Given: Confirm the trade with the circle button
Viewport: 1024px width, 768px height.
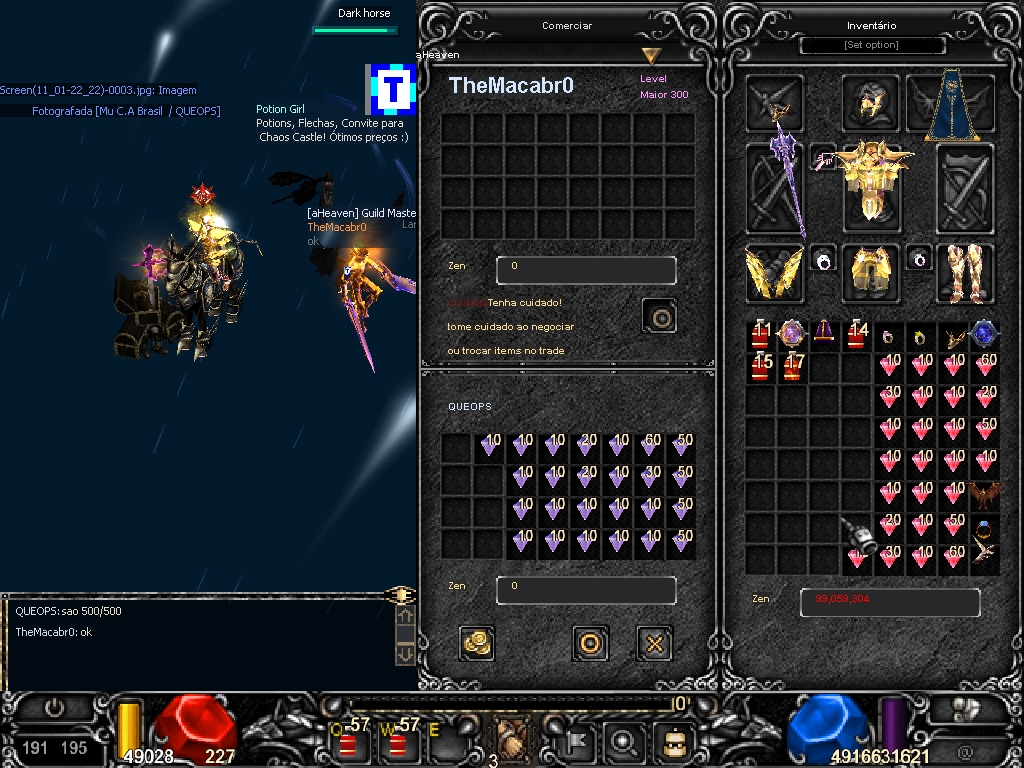Looking at the screenshot, I should click(590, 643).
